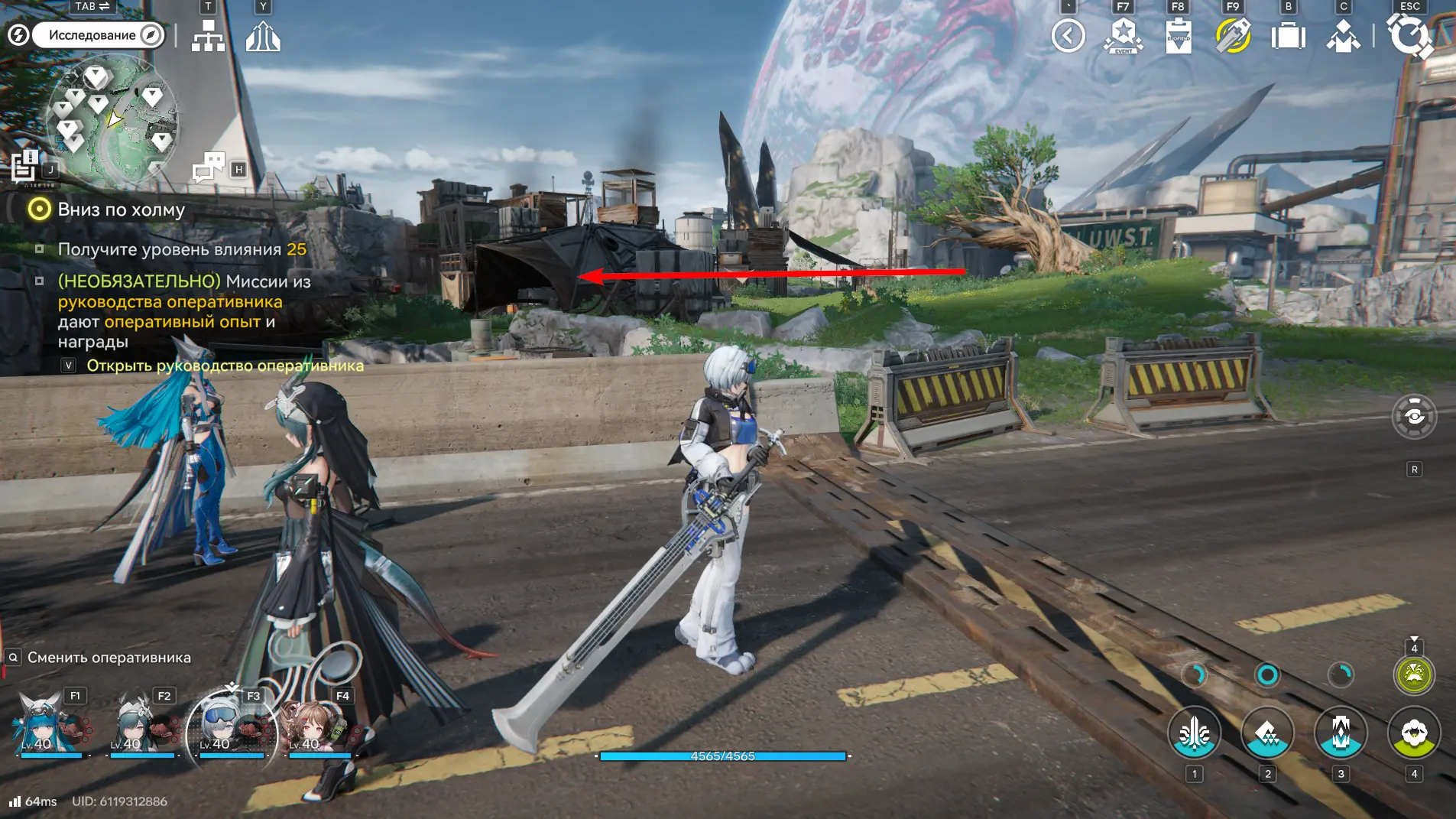
Task: Open the chat speech bubbles icon
Action: (x=209, y=166)
